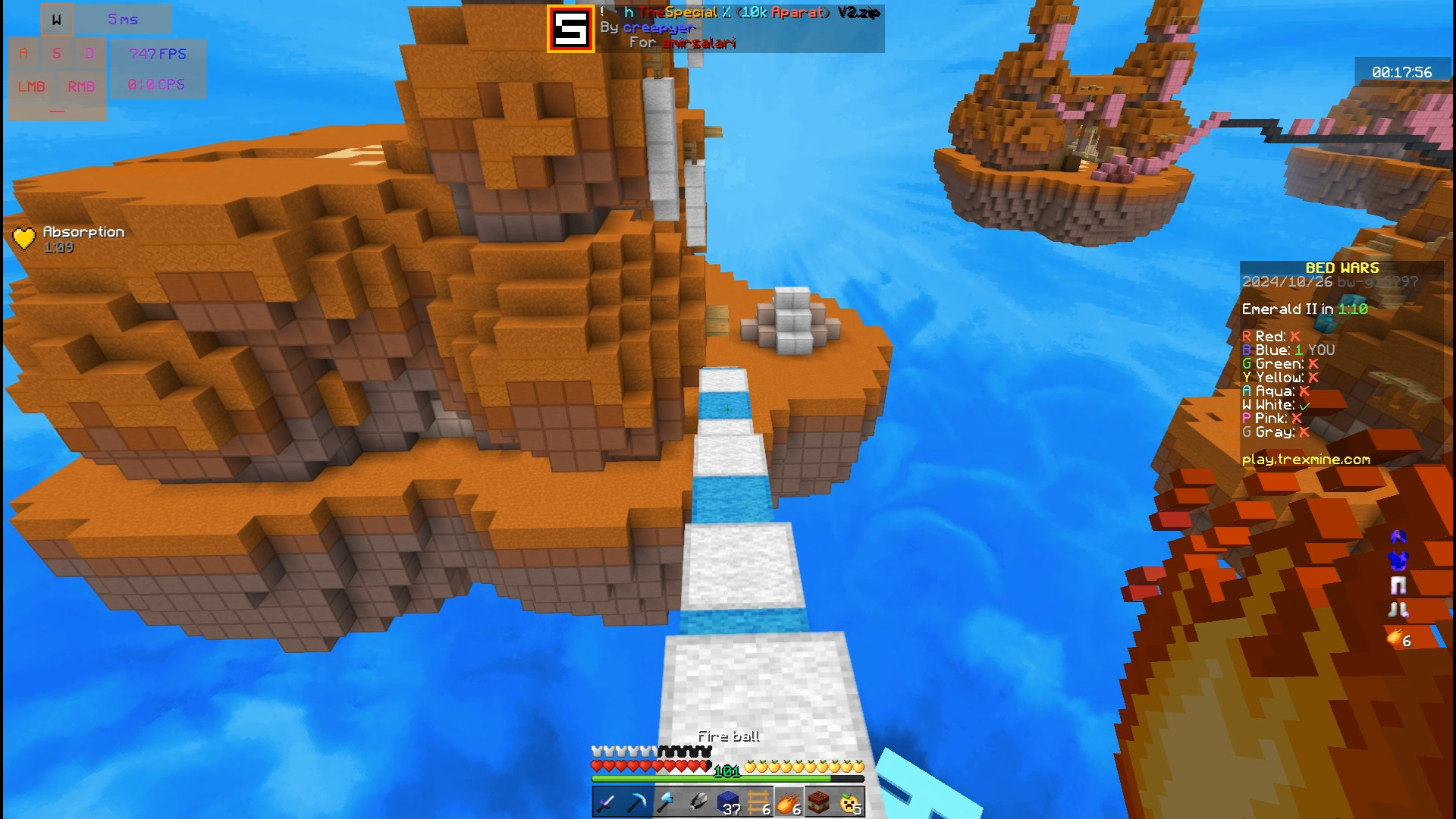Select the pickaxe hotbar slot
This screenshot has width=1456, height=819.
coord(637,802)
